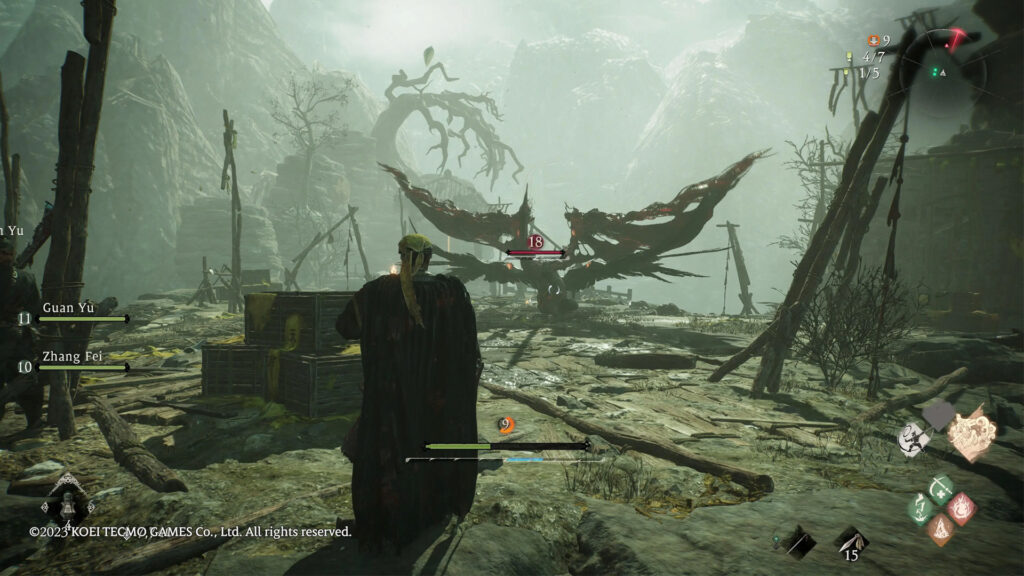This screenshot has width=1024, height=576.
Task: Select the dark ranged weapon slot
Action: click(x=799, y=541)
